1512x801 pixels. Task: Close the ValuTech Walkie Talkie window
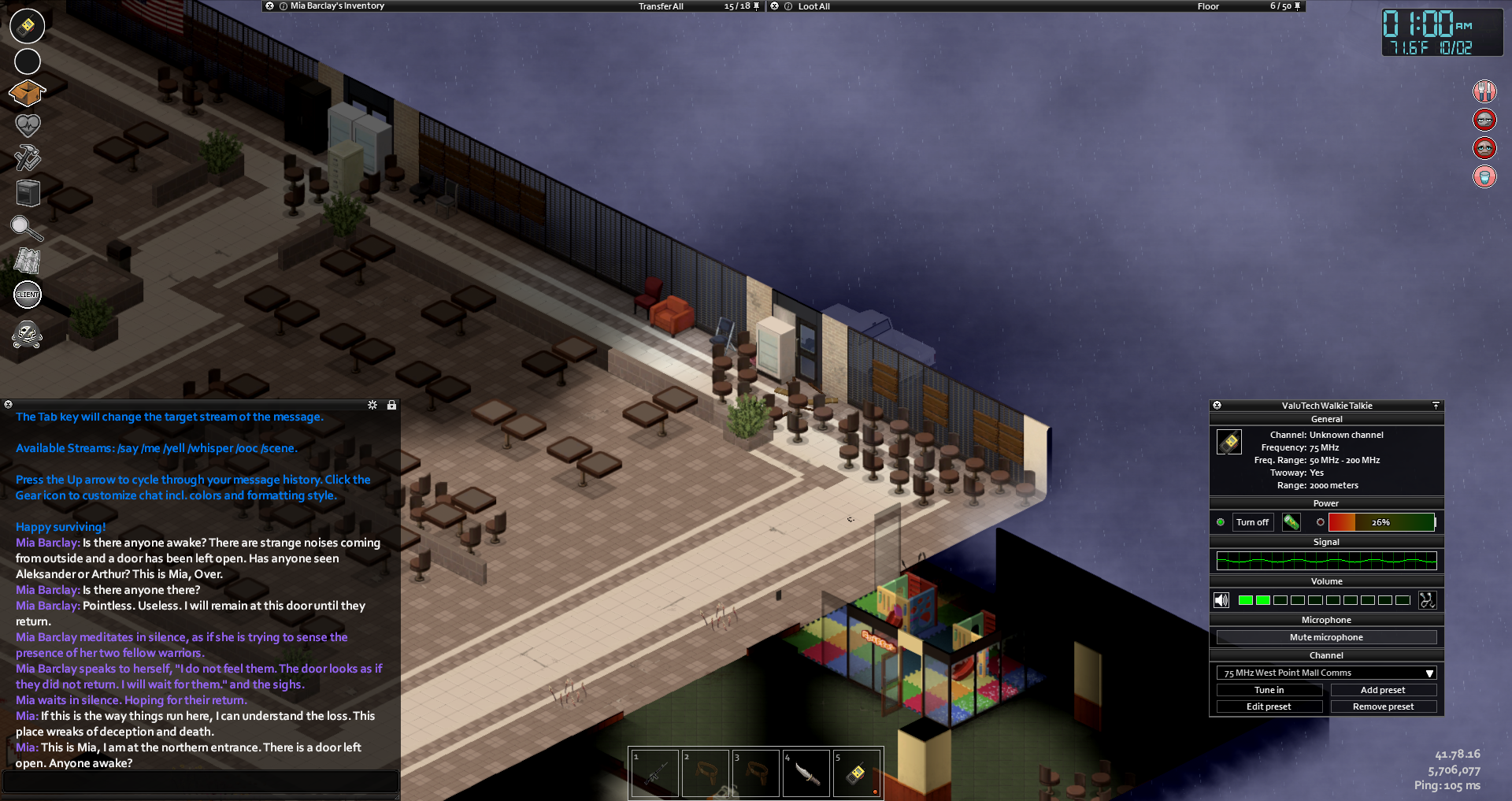pyautogui.click(x=1217, y=406)
